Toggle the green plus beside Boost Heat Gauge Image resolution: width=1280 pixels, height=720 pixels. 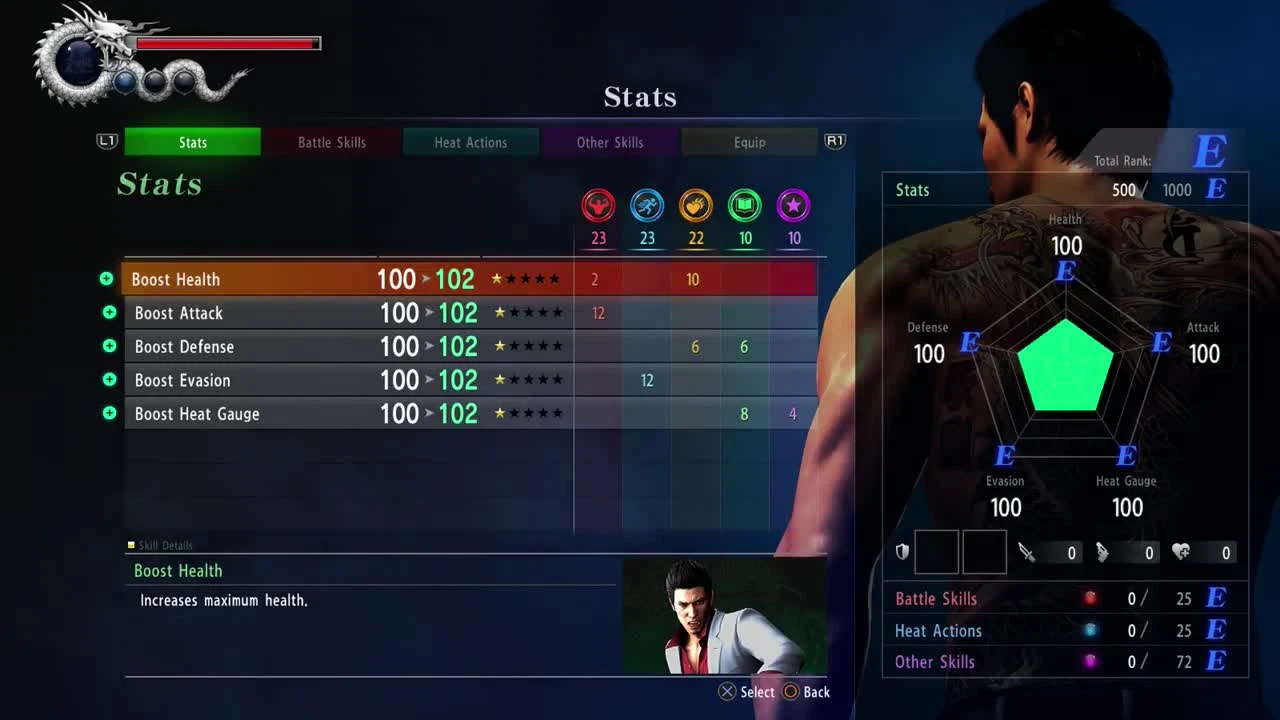coord(107,413)
